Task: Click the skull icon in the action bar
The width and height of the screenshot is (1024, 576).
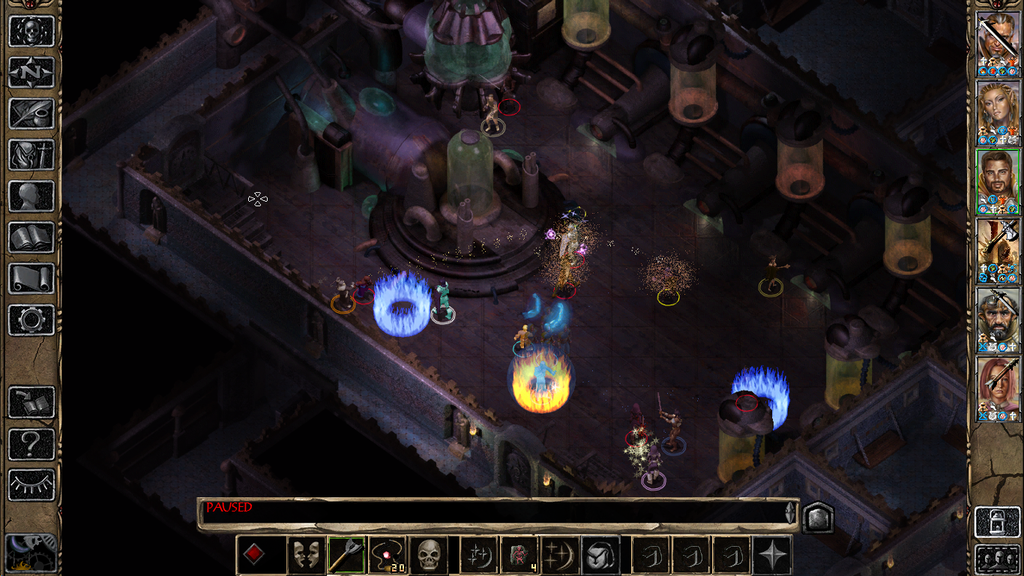Action: [x=429, y=555]
